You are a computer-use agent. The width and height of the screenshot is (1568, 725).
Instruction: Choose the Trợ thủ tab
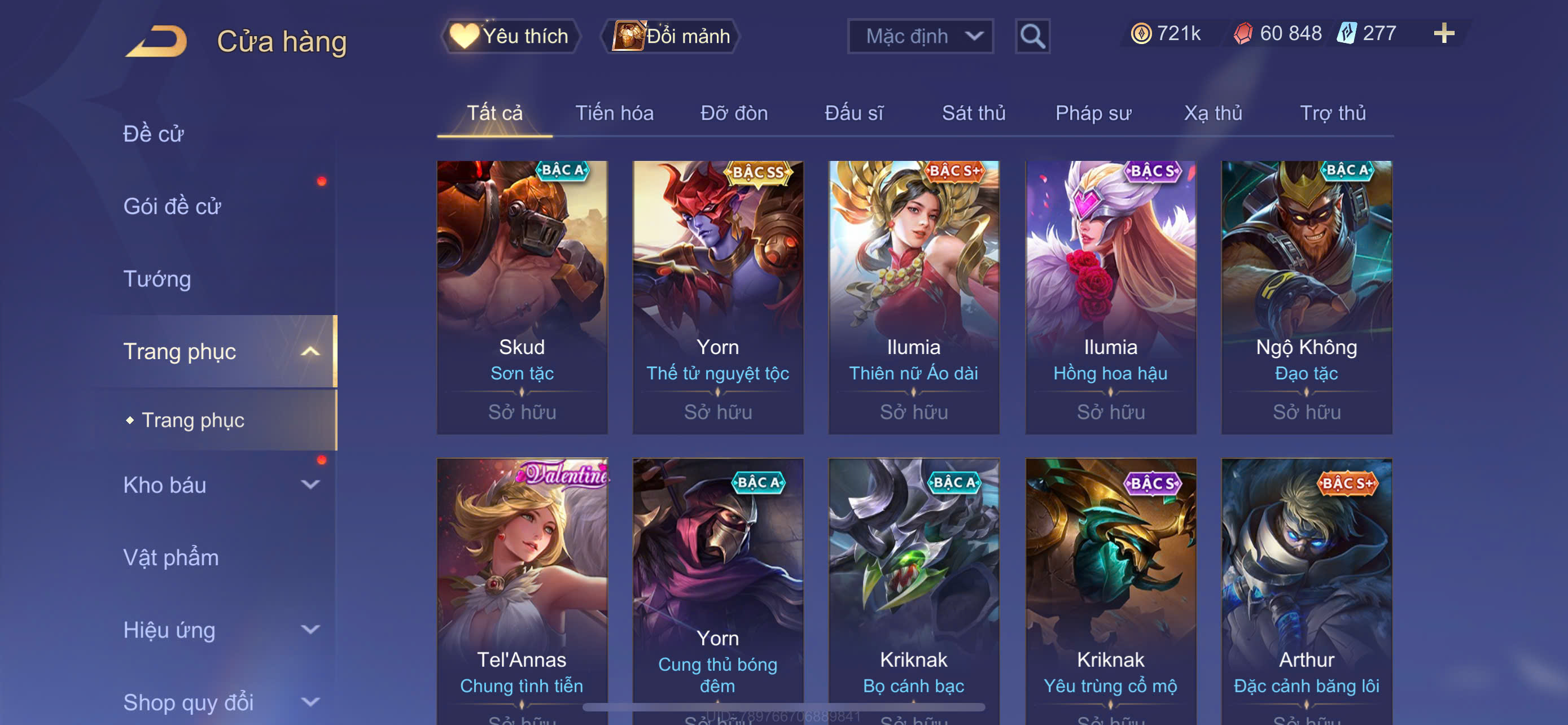point(1333,113)
